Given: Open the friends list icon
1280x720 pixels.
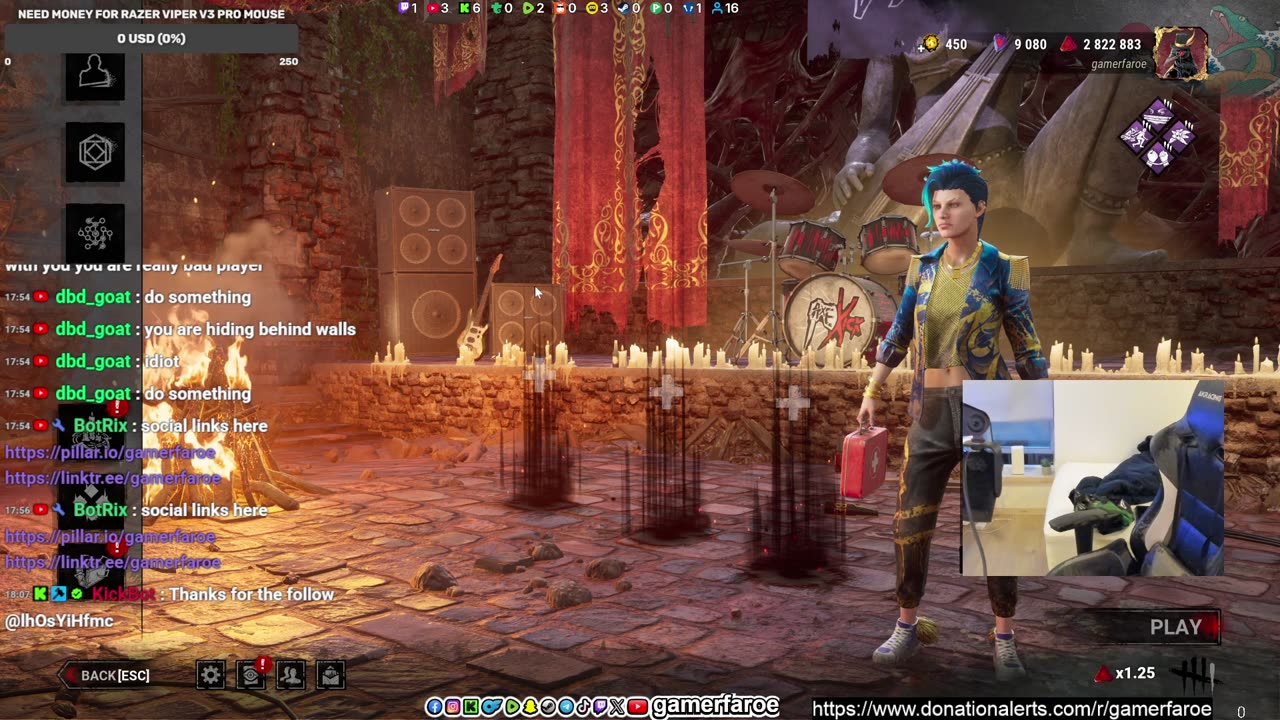Looking at the screenshot, I should (x=290, y=675).
